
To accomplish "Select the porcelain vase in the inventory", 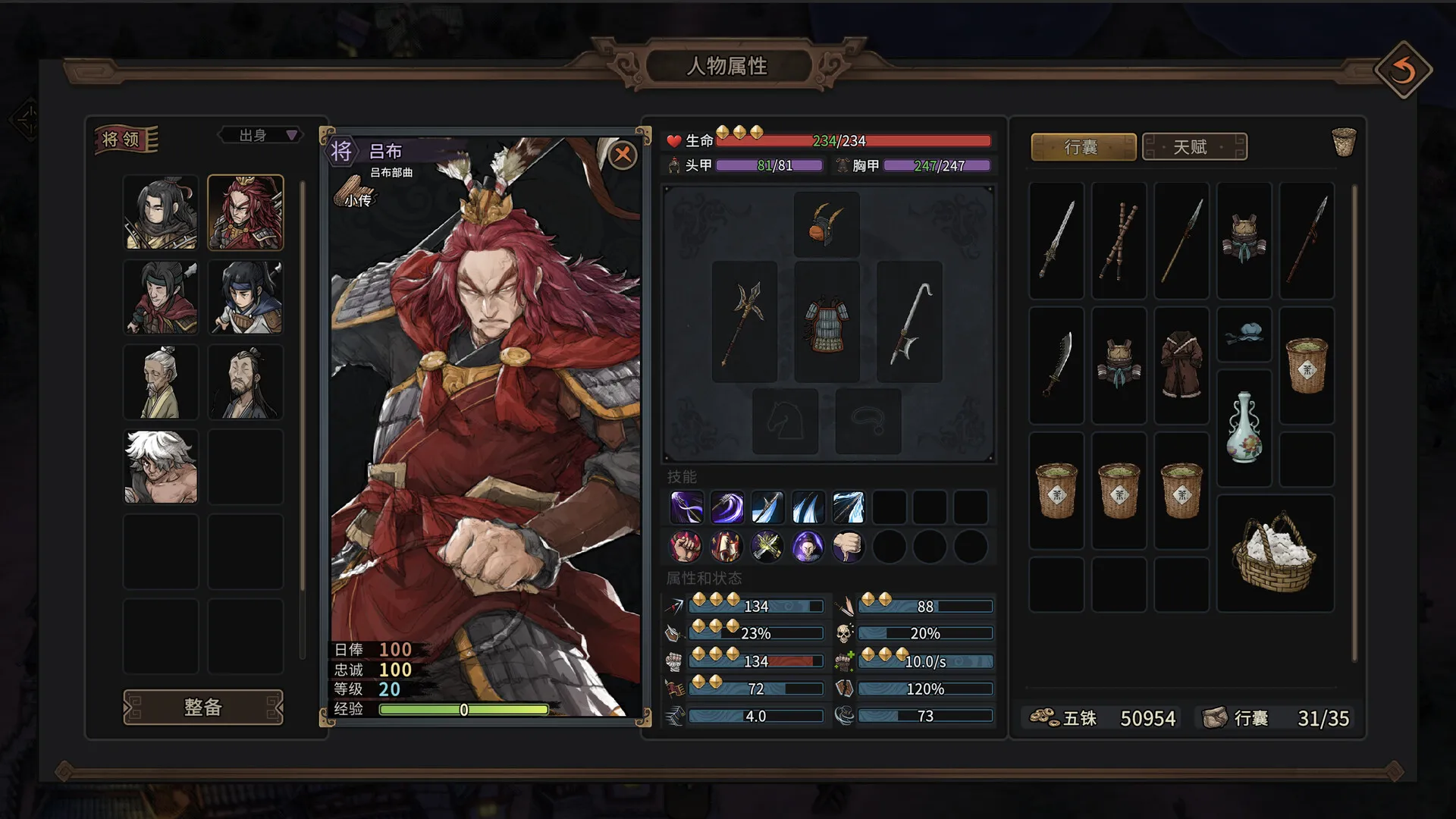I will click(1244, 428).
